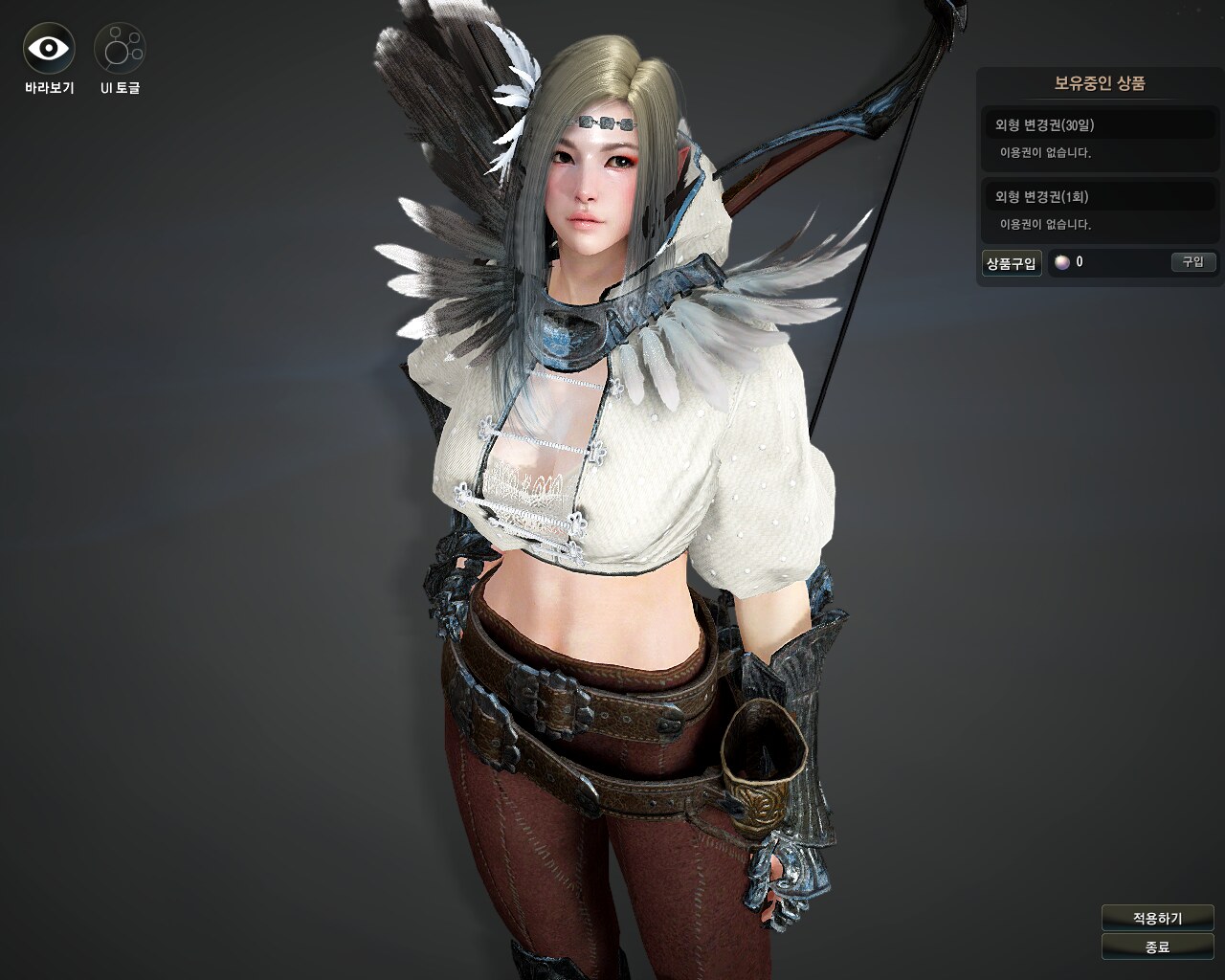Open the 상품구입 shop button
This screenshot has width=1225, height=980.
pyautogui.click(x=1012, y=263)
